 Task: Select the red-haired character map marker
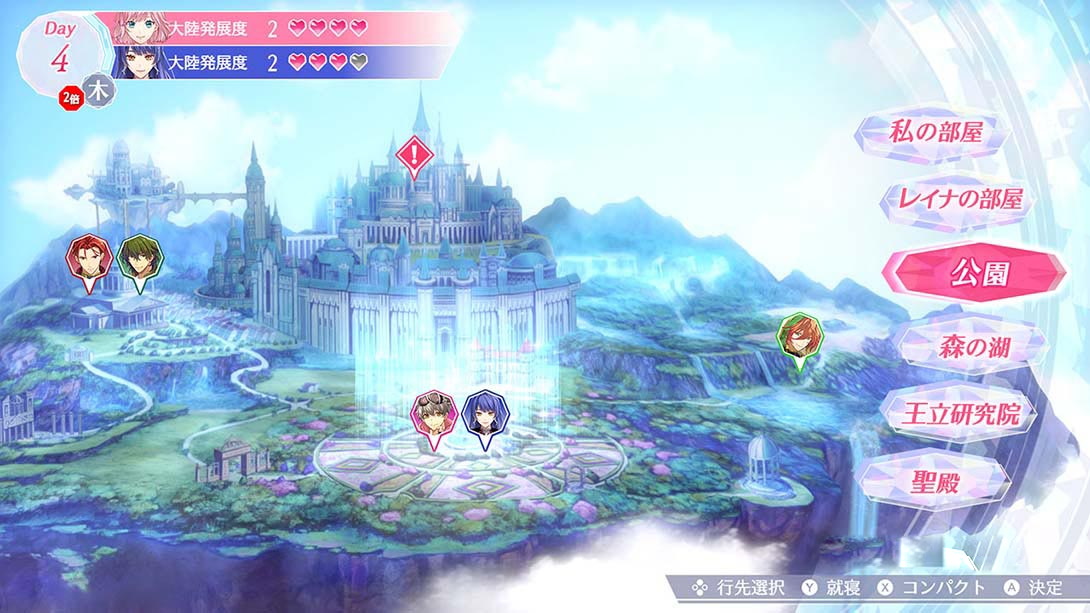coord(86,258)
